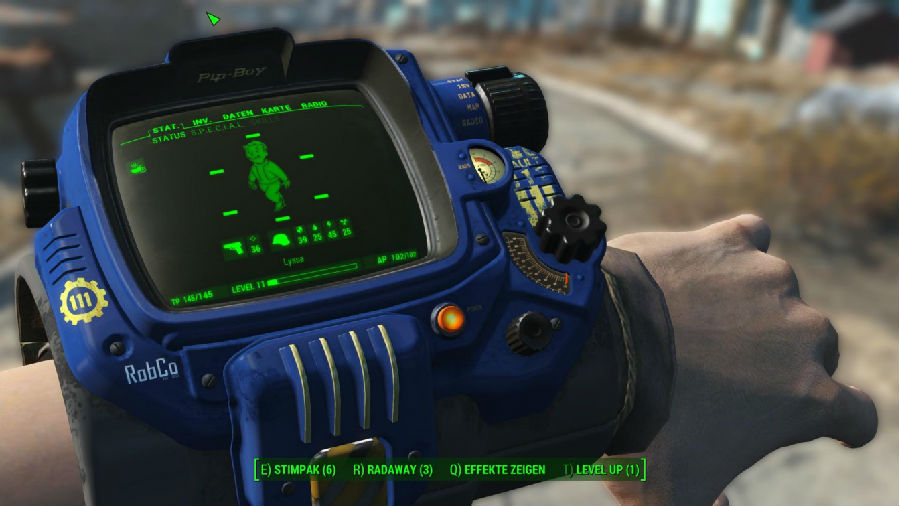Viewport: 899px width, 506px height.
Task: Use a Stimpak from the bottom bar
Action: [x=297, y=469]
